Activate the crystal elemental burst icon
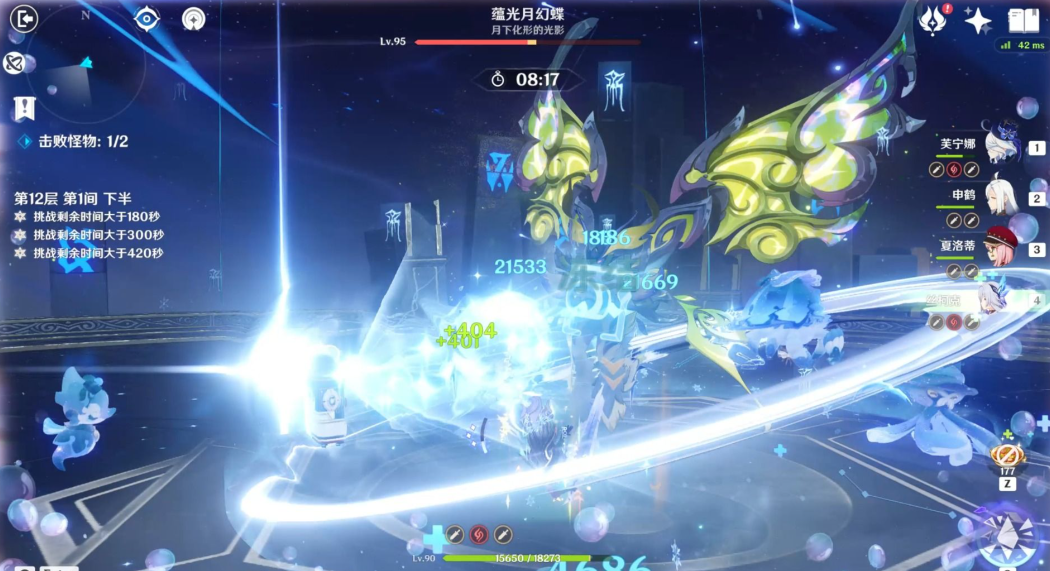Viewport: 1050px width, 571px height. coord(1008,535)
